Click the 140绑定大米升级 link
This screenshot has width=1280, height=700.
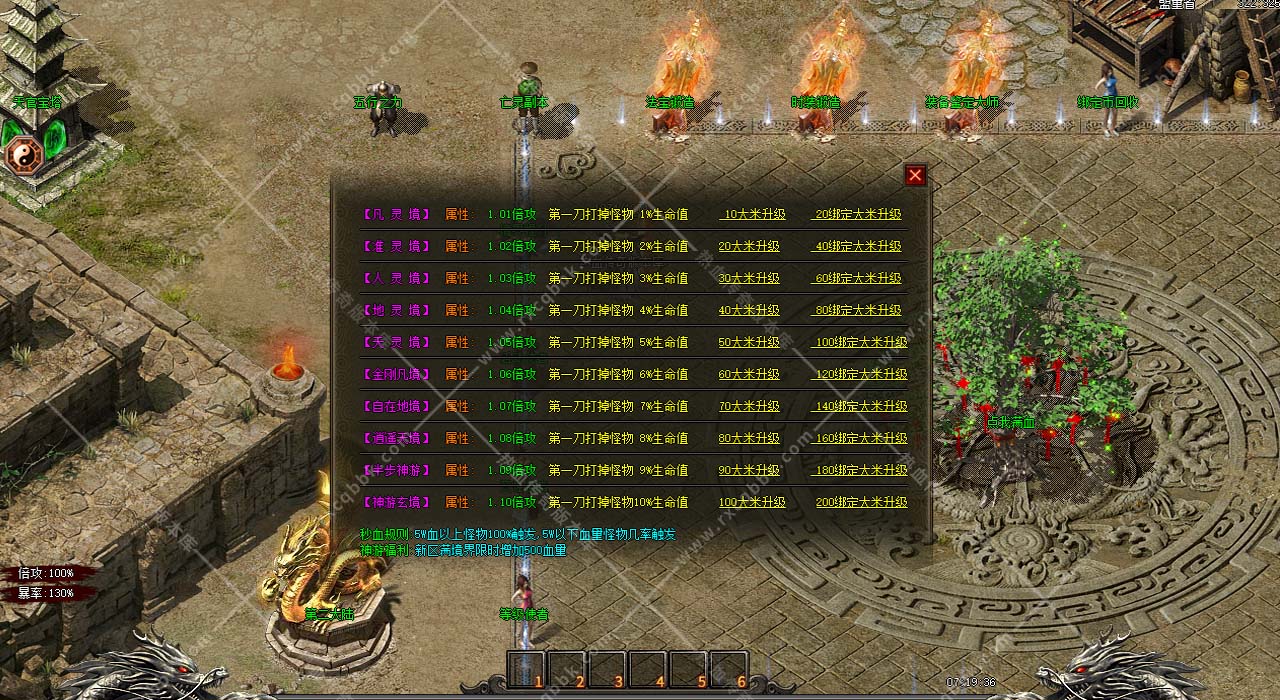click(x=860, y=406)
